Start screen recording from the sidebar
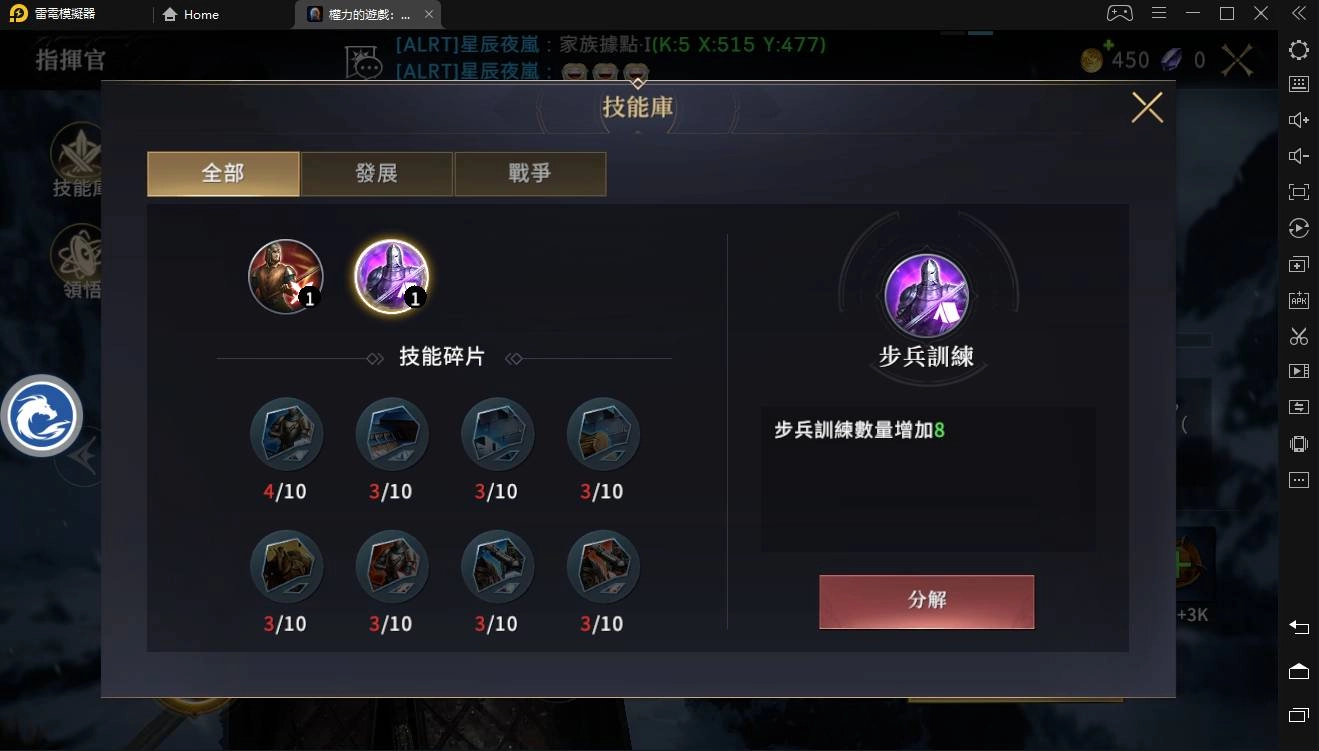The width and height of the screenshot is (1319, 751). point(1298,371)
